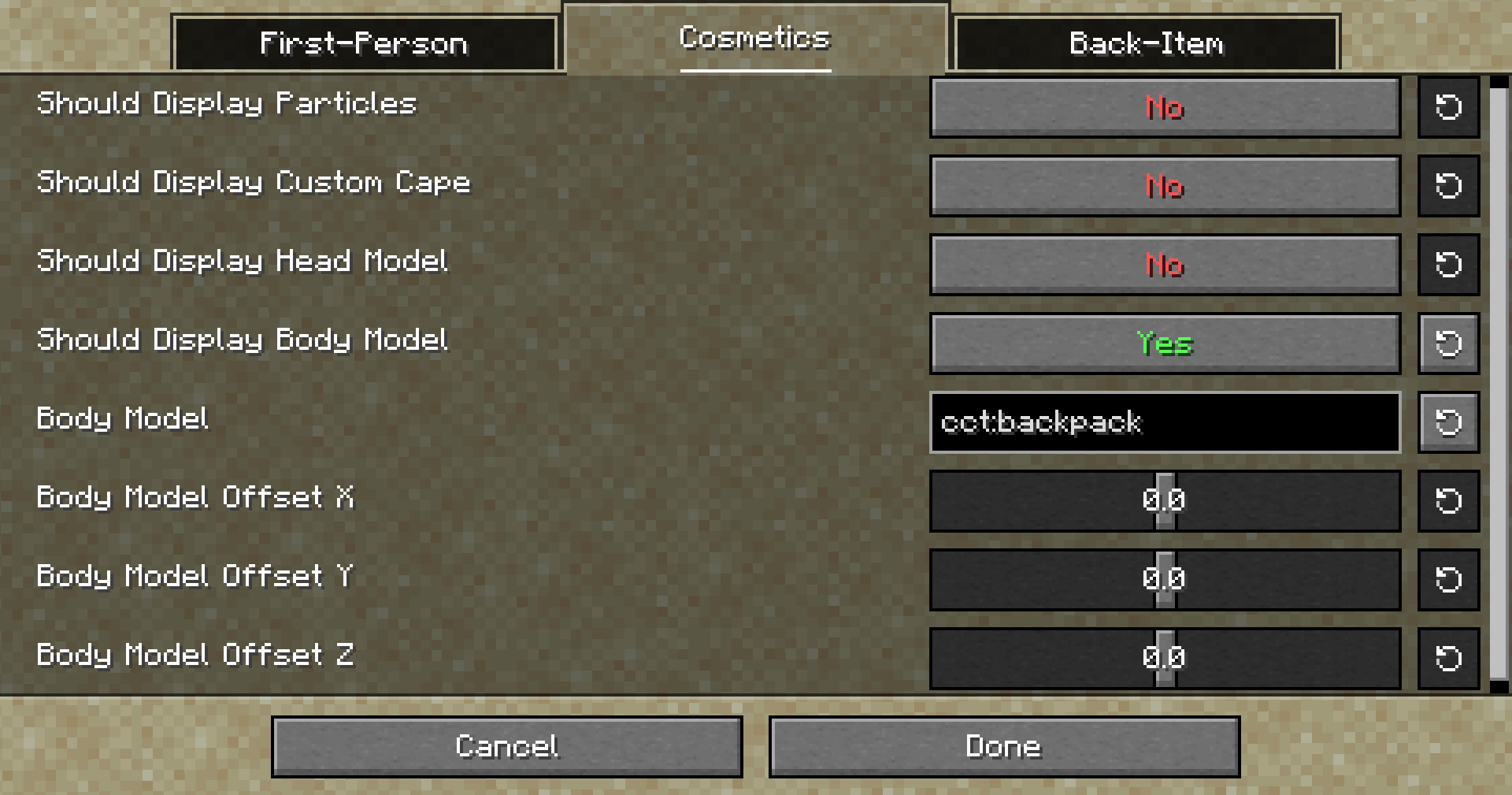Reset the Body Model field to default
Image resolution: width=1512 pixels, height=795 pixels.
[x=1448, y=422]
